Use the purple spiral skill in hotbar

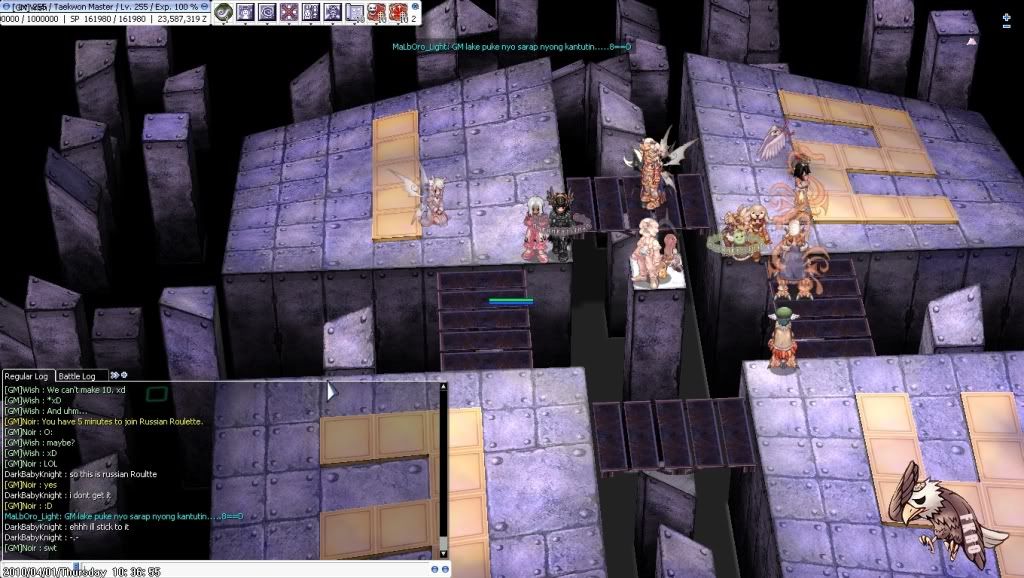click(x=267, y=12)
